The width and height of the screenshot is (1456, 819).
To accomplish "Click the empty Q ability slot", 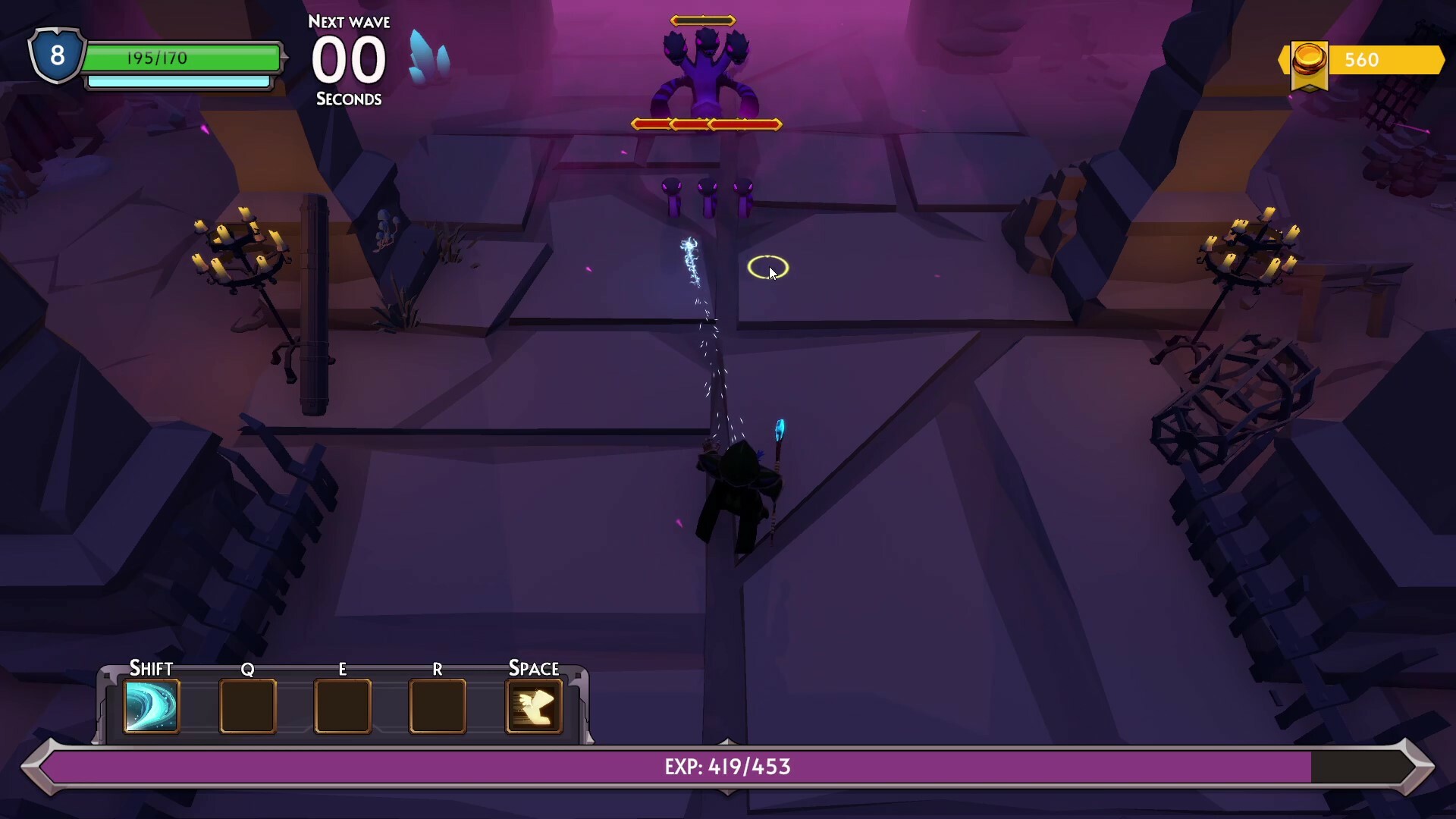I will click(x=247, y=707).
